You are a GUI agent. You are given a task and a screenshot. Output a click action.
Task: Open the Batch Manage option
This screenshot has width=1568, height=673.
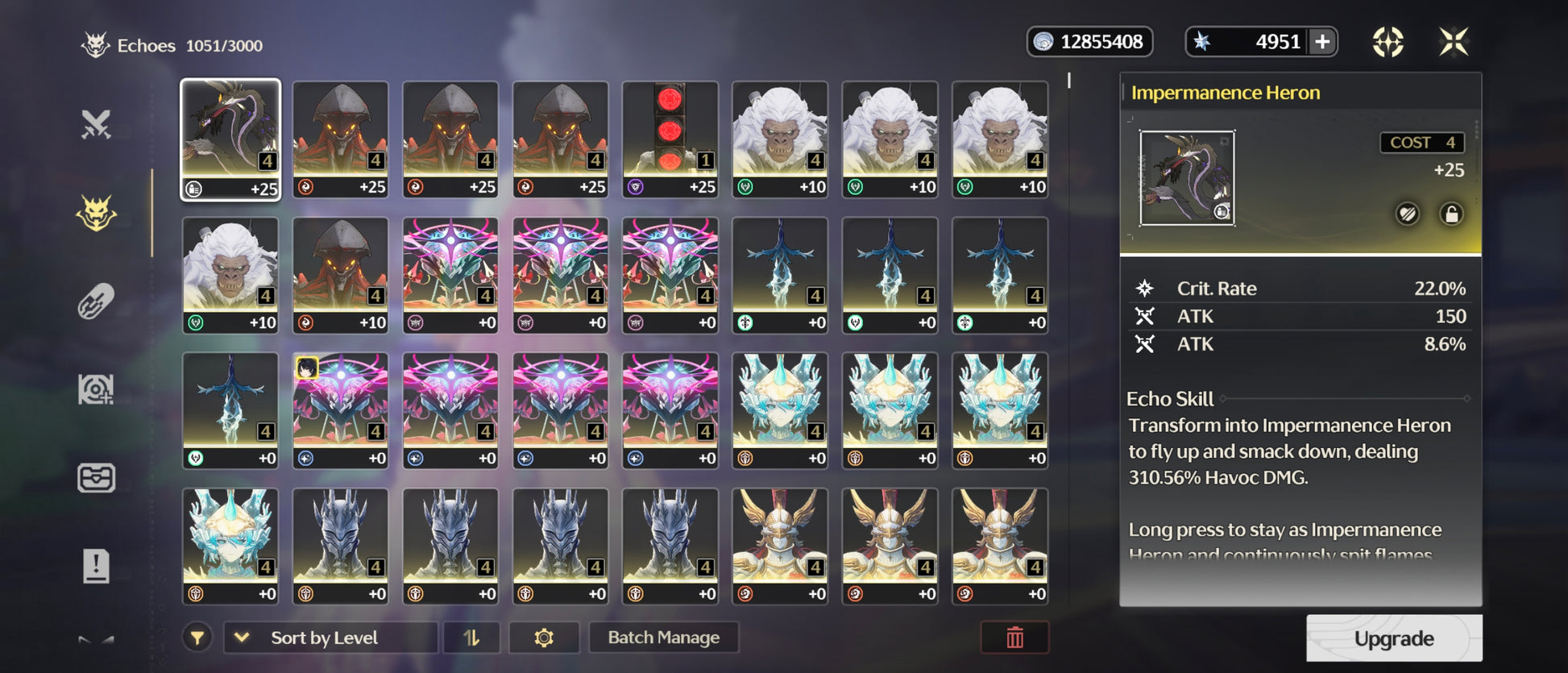[663, 638]
